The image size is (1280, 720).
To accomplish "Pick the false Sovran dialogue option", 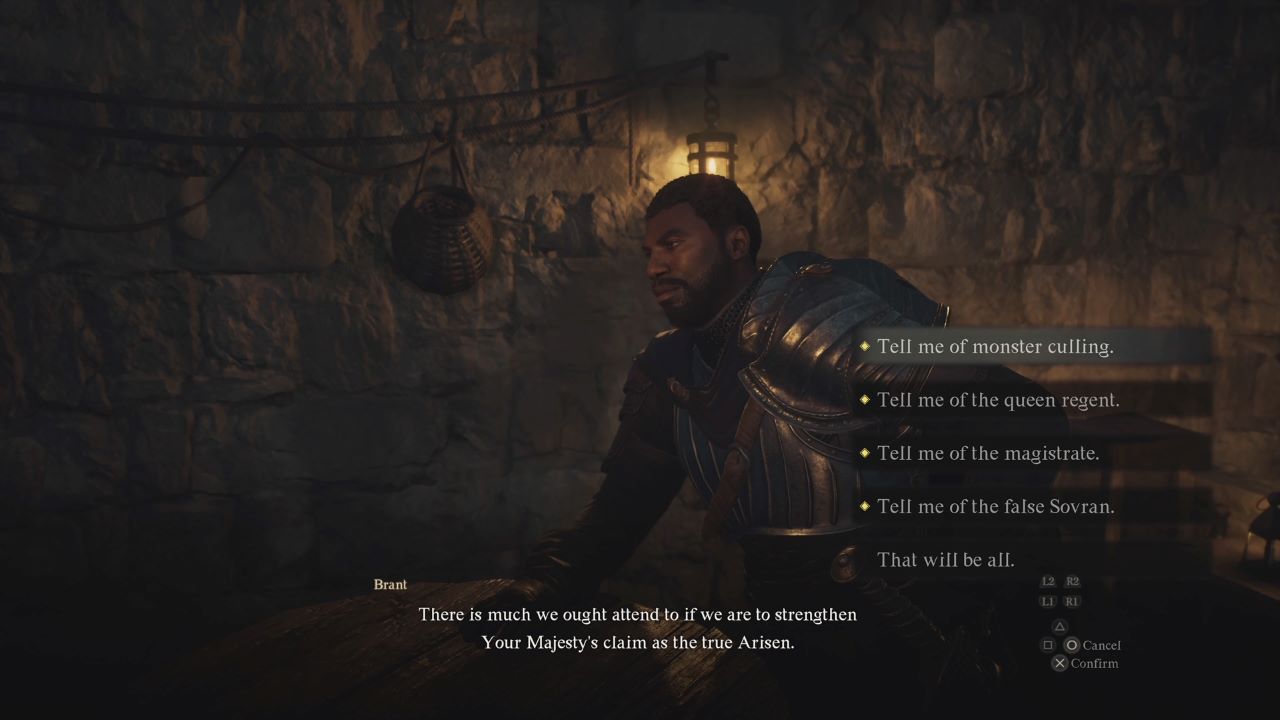I will pos(995,506).
